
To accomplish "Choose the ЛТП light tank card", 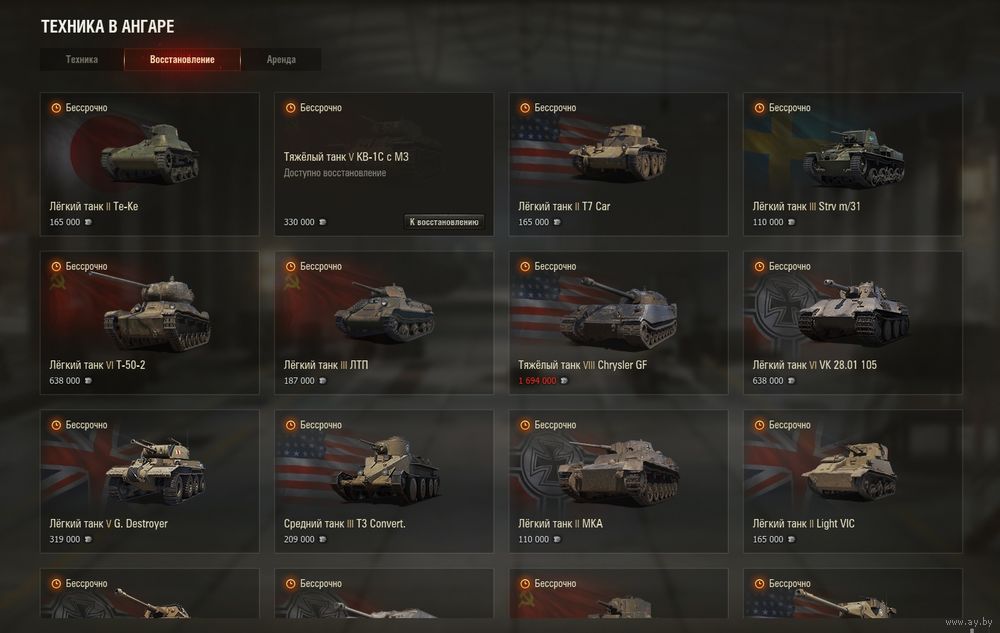I will coord(384,322).
